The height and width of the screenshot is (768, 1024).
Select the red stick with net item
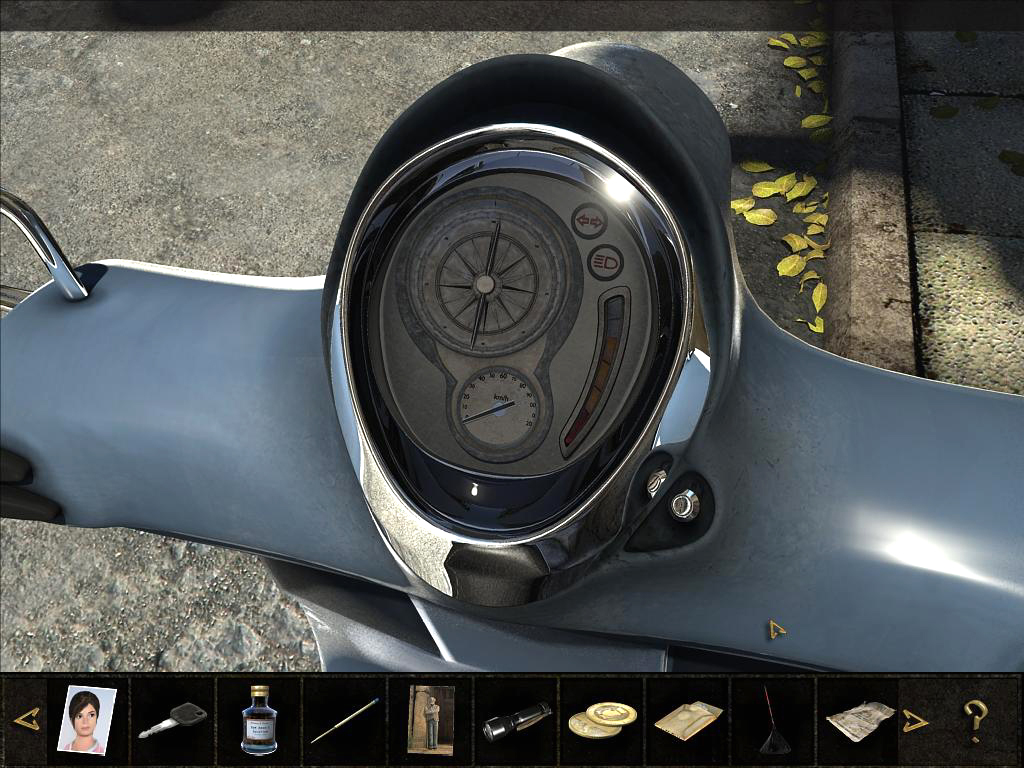(x=773, y=720)
